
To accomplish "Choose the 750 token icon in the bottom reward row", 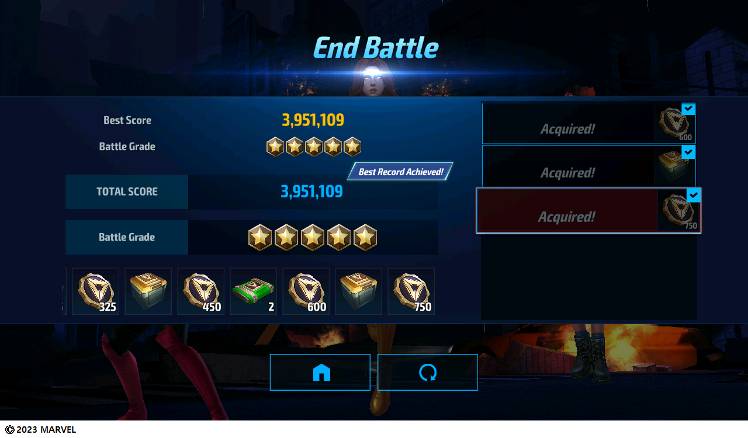I will click(410, 292).
